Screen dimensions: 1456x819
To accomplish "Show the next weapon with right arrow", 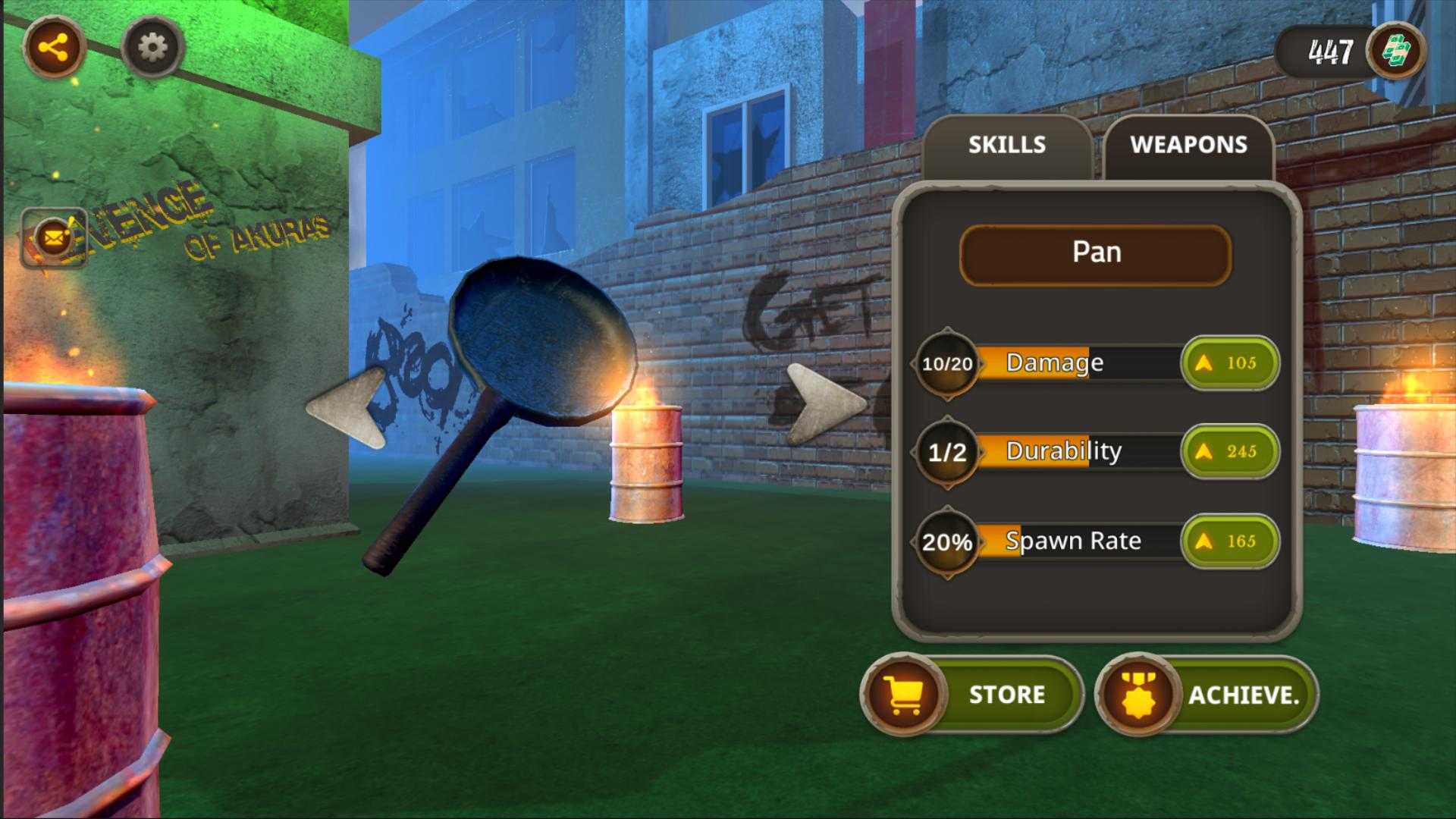I will coord(824,403).
